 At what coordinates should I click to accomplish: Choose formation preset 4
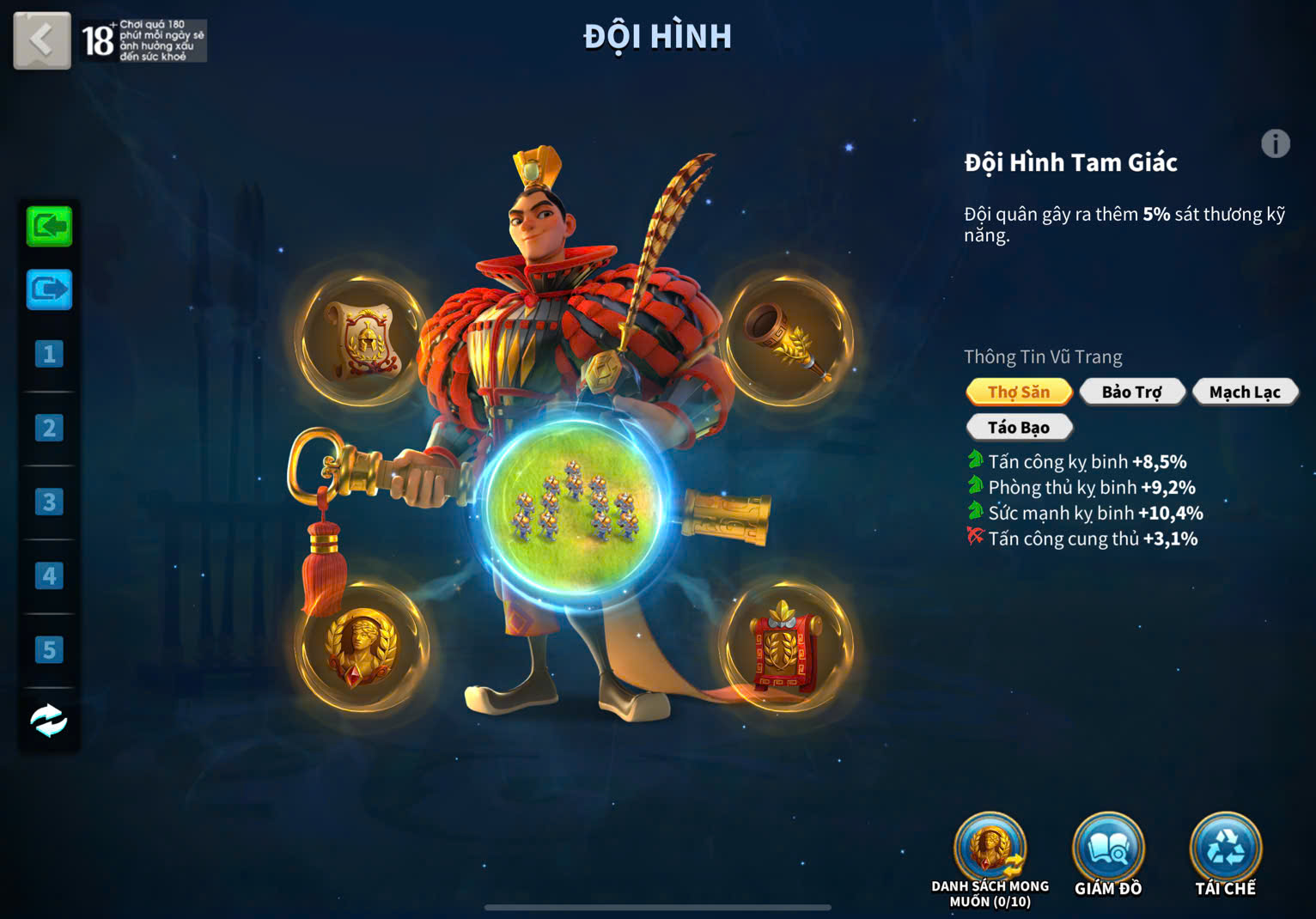click(x=49, y=575)
